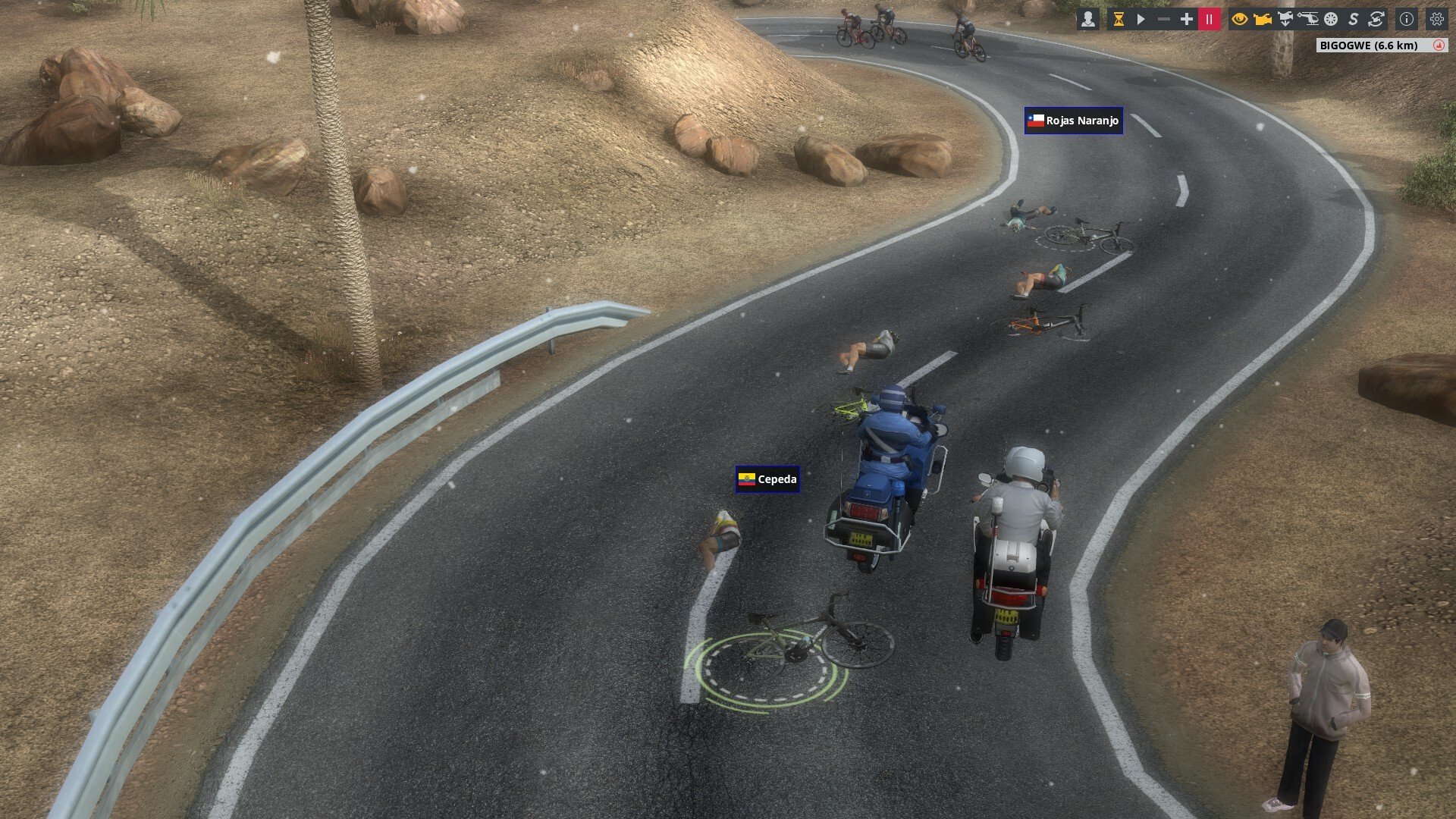
Task: Open the settings gear menu
Action: pyautogui.click(x=1436, y=20)
